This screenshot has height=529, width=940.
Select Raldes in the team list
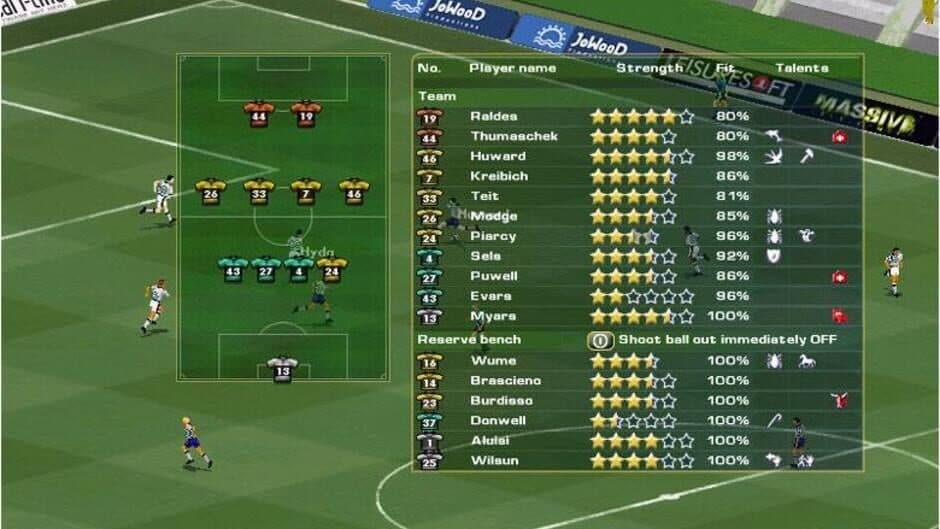493,116
